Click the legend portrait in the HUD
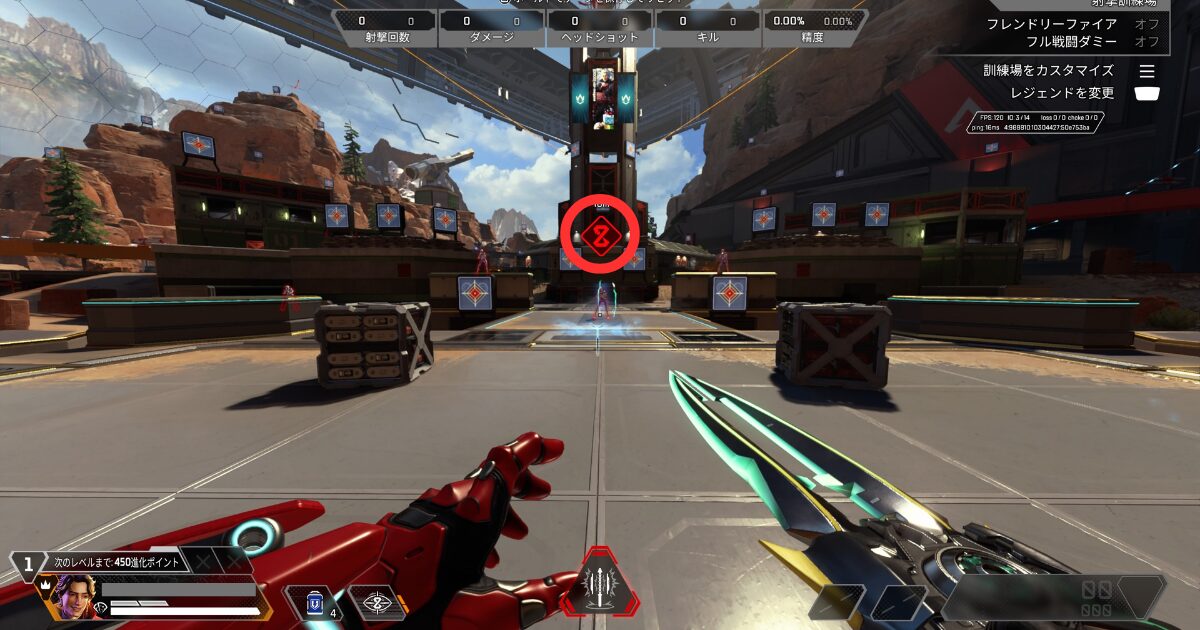 (x=73, y=597)
